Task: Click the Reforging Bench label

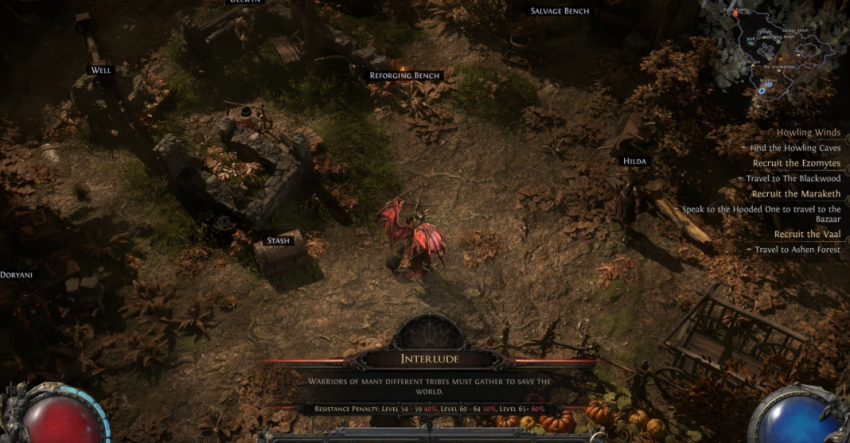Action: pyautogui.click(x=404, y=76)
